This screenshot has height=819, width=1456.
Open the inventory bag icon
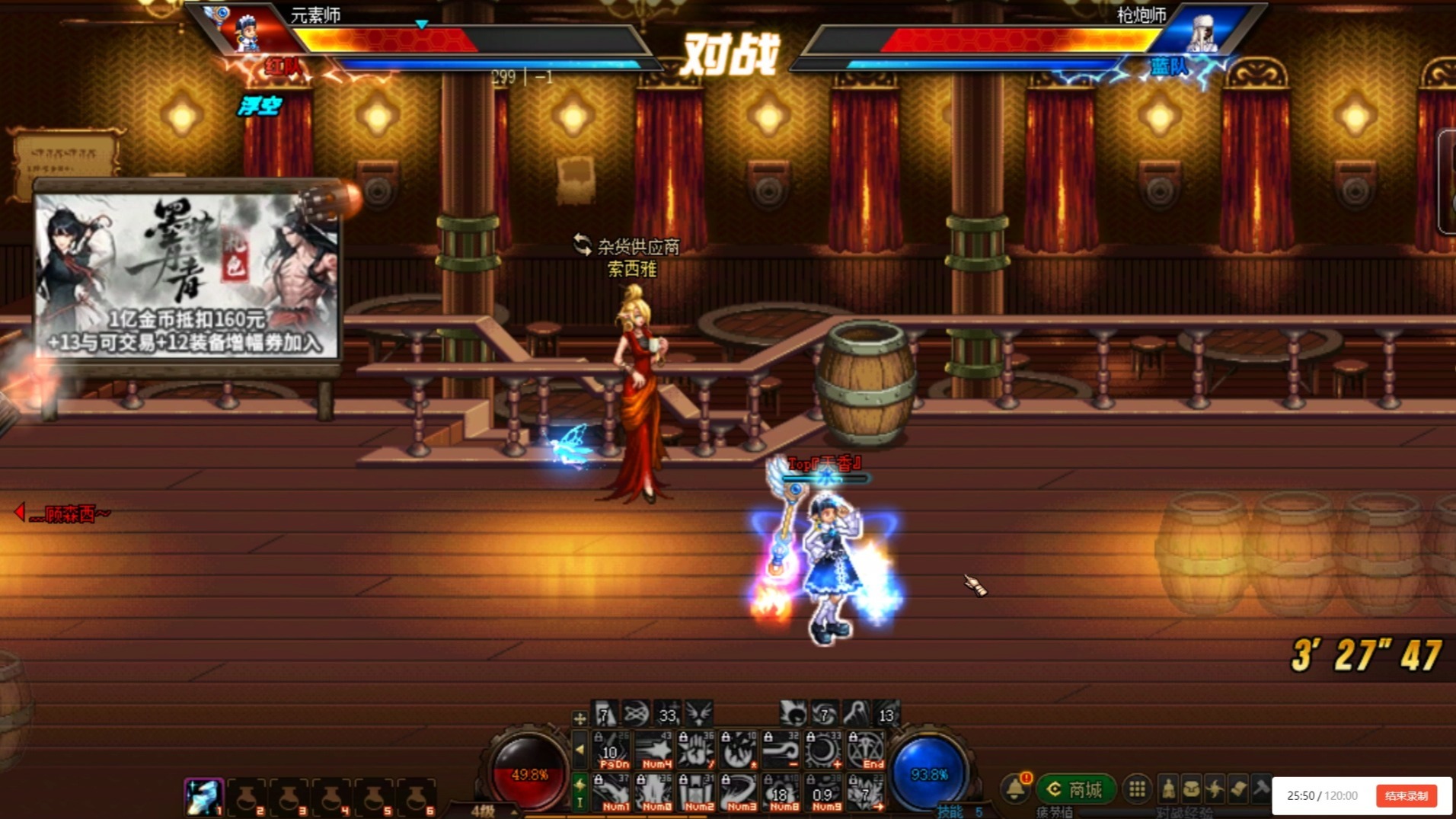1191,789
